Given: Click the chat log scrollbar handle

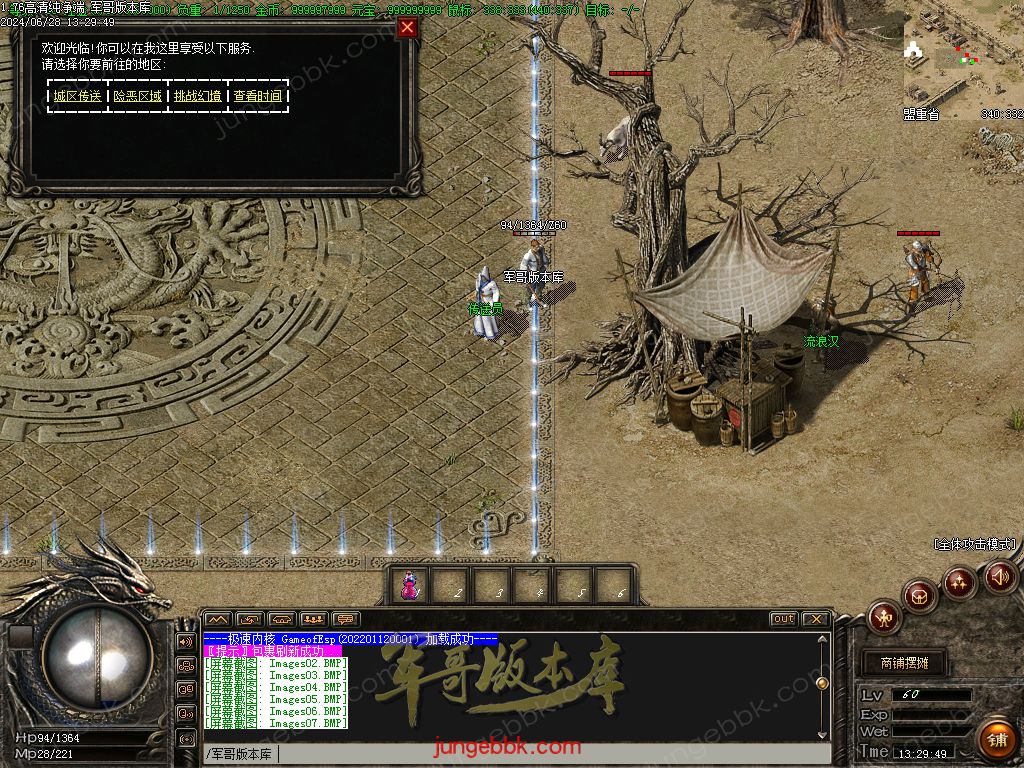Looking at the screenshot, I should pyautogui.click(x=822, y=684).
